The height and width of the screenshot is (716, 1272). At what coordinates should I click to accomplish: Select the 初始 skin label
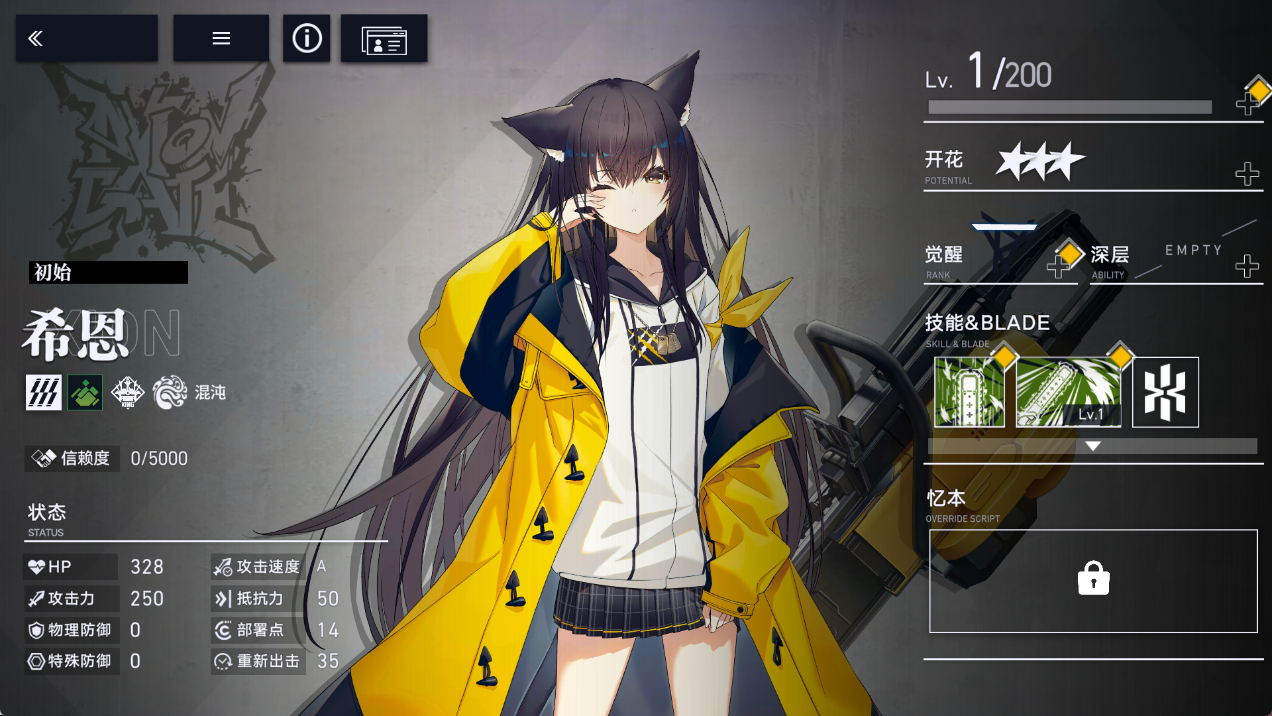click(x=108, y=272)
